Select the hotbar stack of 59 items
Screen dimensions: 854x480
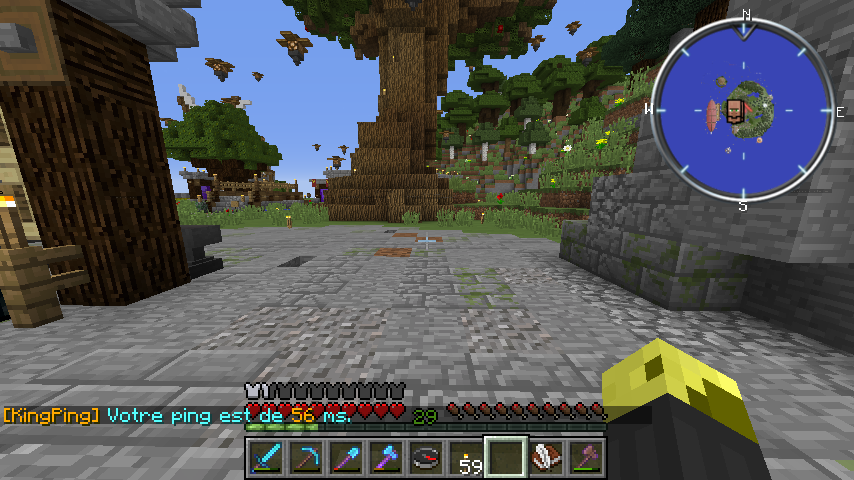point(465,458)
